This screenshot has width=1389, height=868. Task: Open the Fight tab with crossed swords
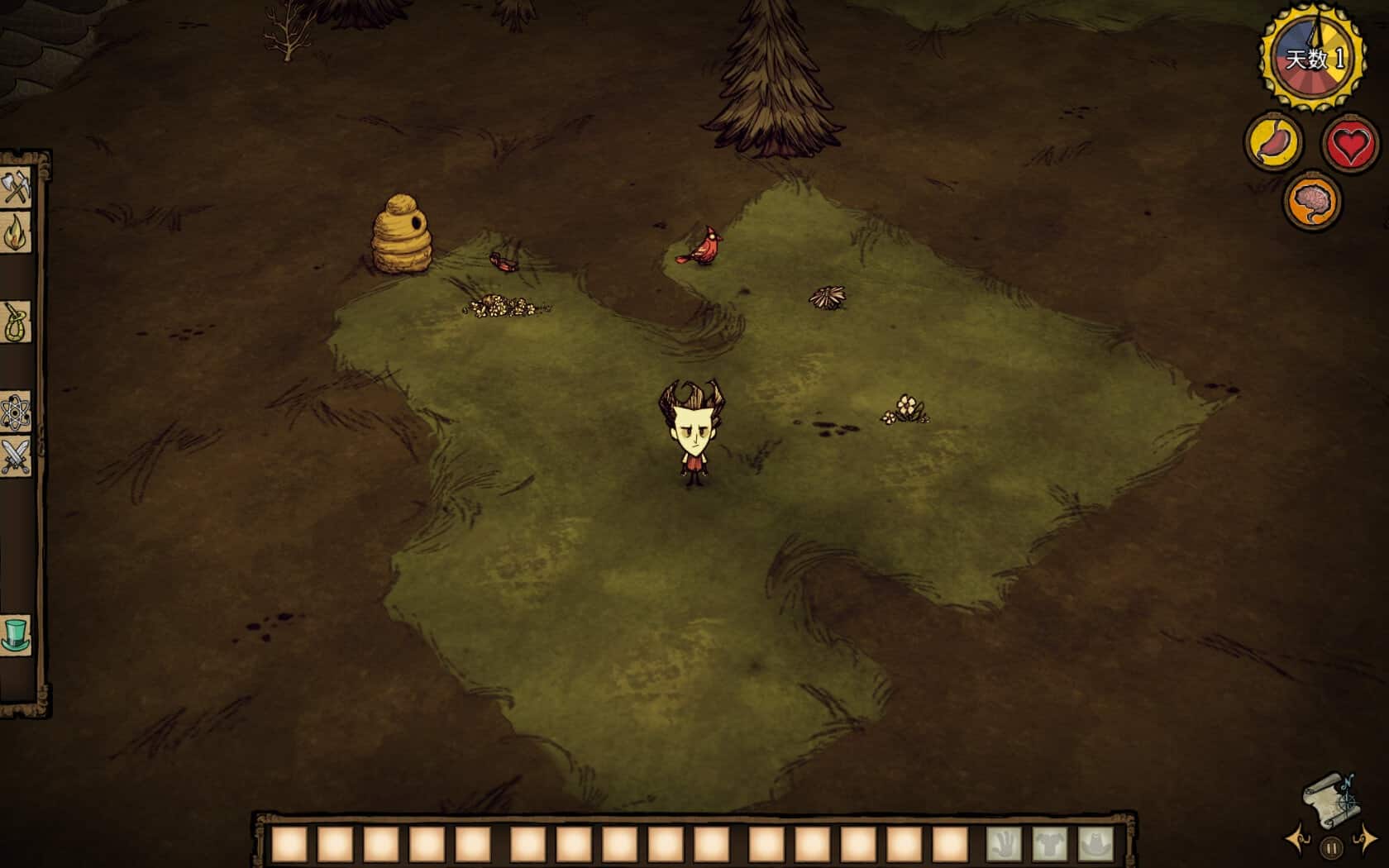(x=16, y=455)
